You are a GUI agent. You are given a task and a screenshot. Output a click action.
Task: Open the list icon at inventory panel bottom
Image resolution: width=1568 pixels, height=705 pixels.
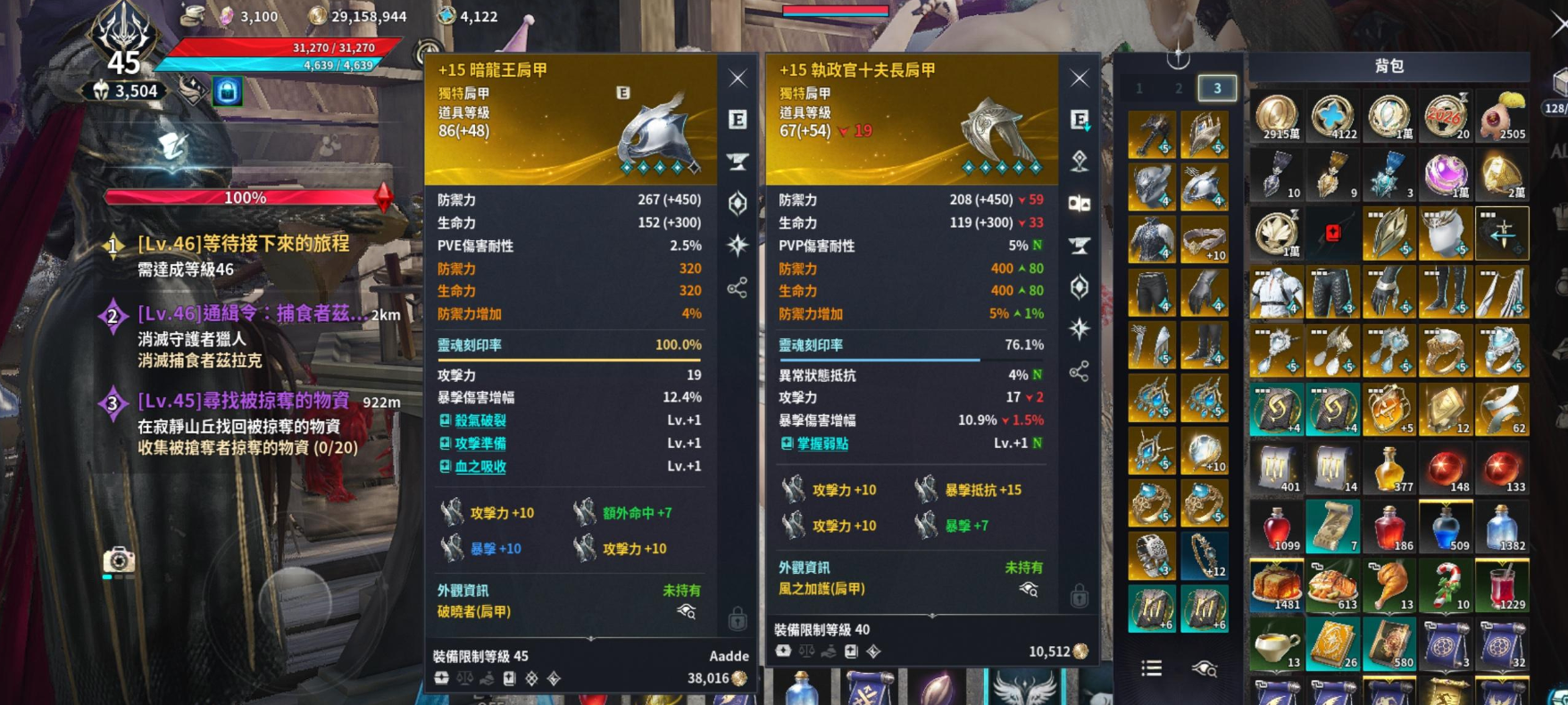tap(1150, 668)
